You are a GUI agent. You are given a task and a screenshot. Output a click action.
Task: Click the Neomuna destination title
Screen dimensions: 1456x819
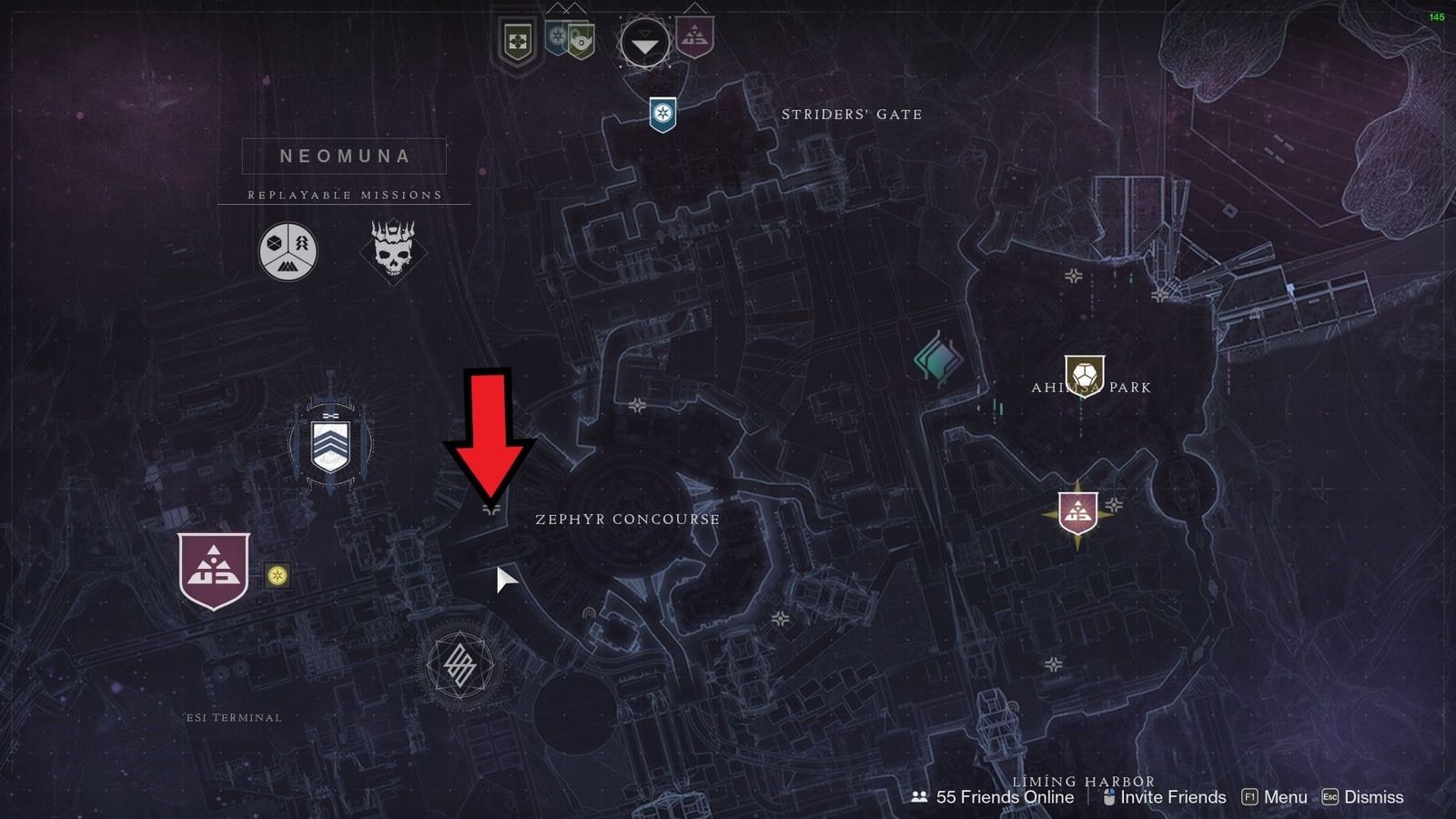[x=343, y=156]
